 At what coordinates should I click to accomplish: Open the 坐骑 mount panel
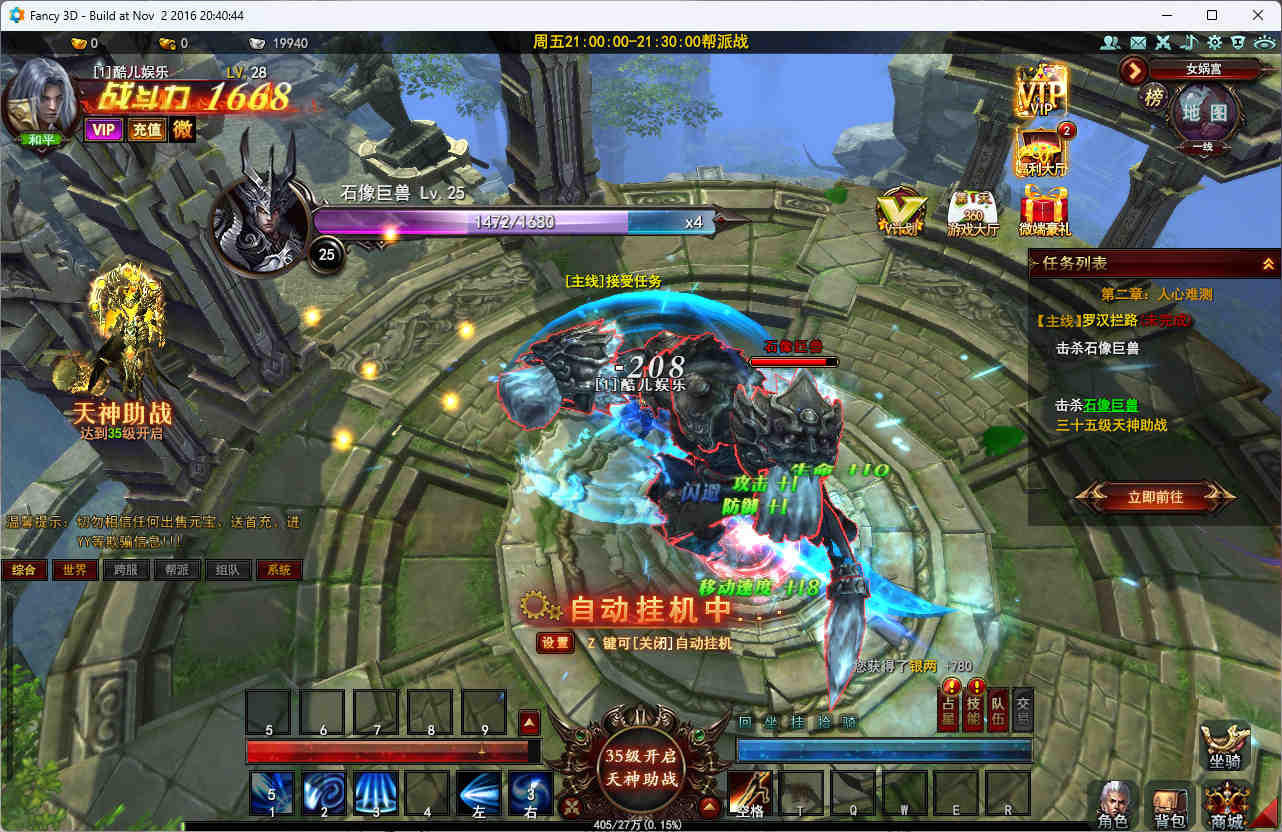pyautogui.click(x=1225, y=746)
